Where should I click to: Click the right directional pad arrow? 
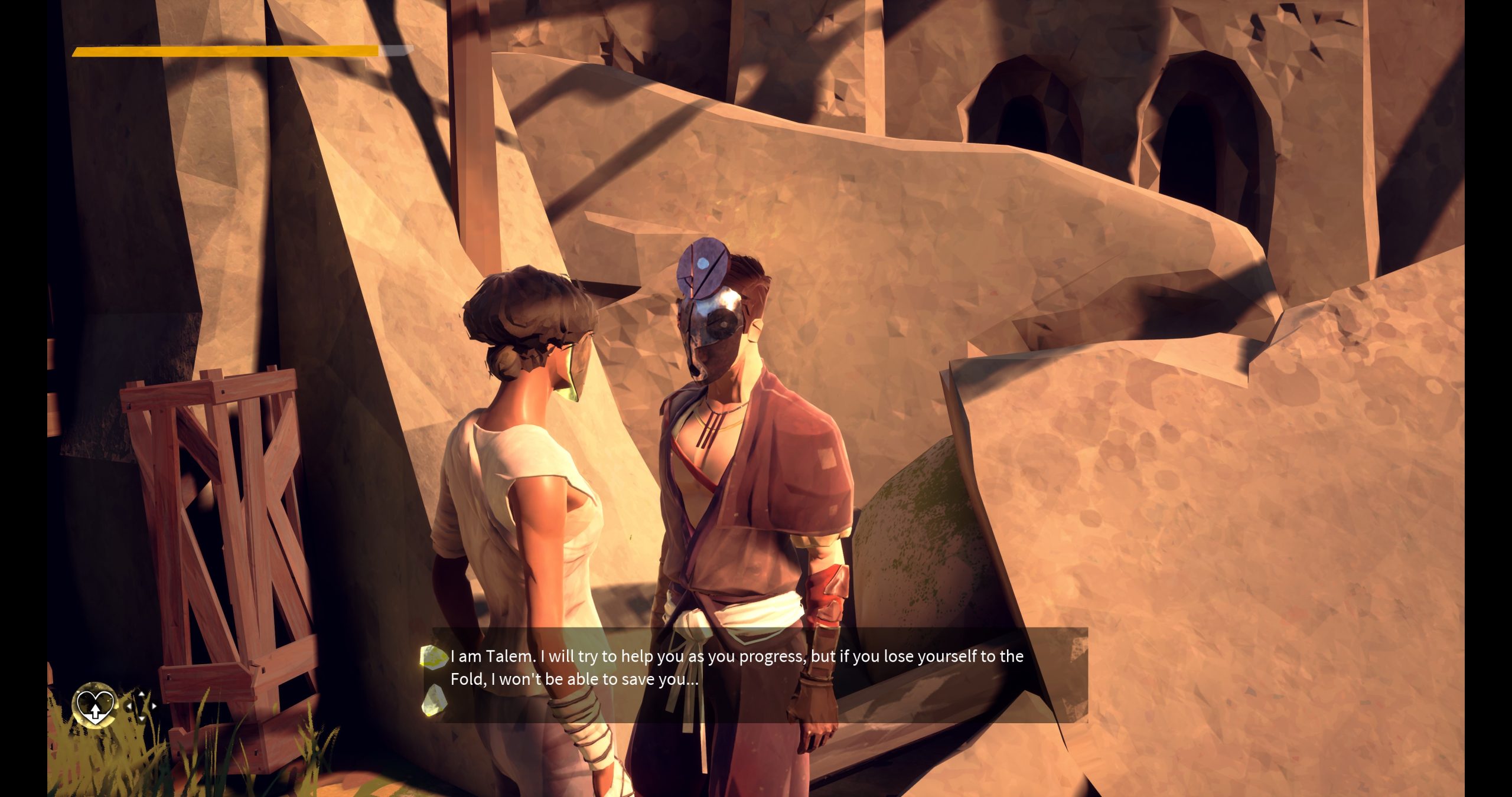154,706
